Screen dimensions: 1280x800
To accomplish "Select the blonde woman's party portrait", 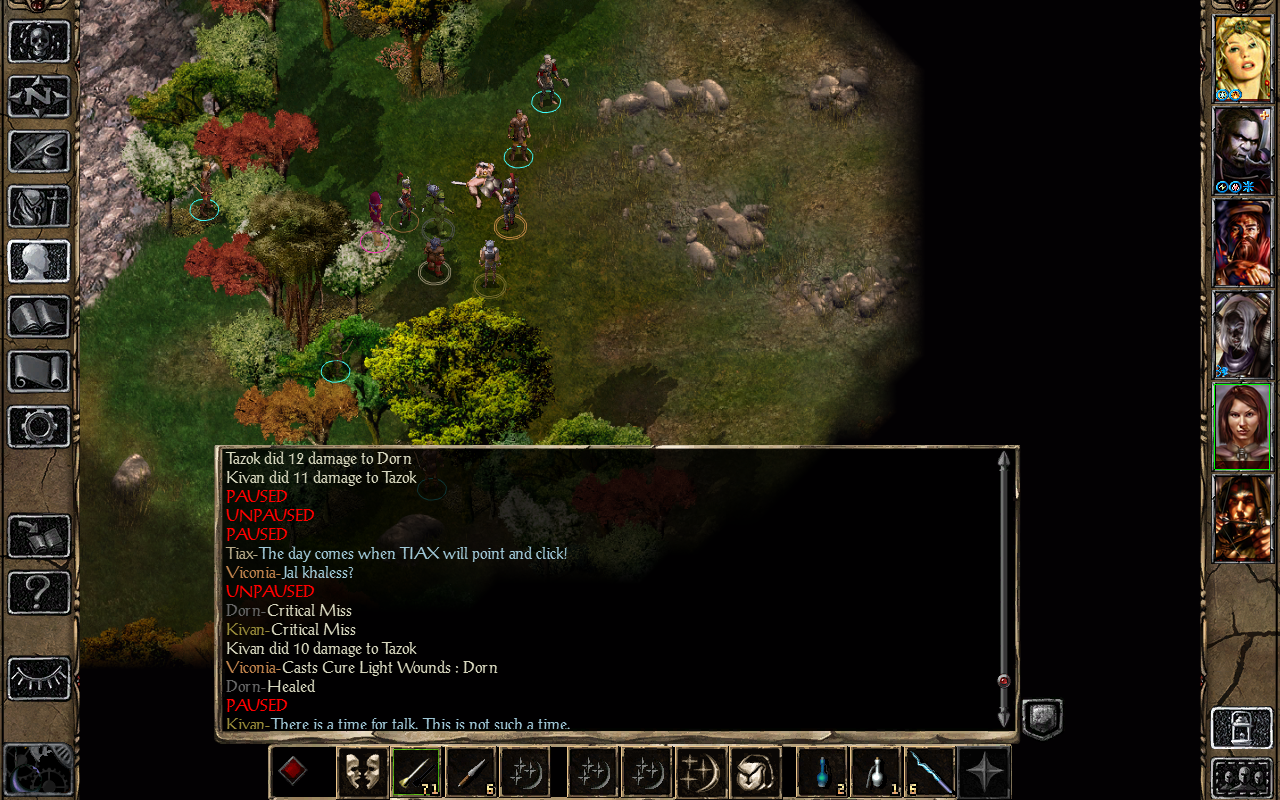I will (x=1242, y=58).
